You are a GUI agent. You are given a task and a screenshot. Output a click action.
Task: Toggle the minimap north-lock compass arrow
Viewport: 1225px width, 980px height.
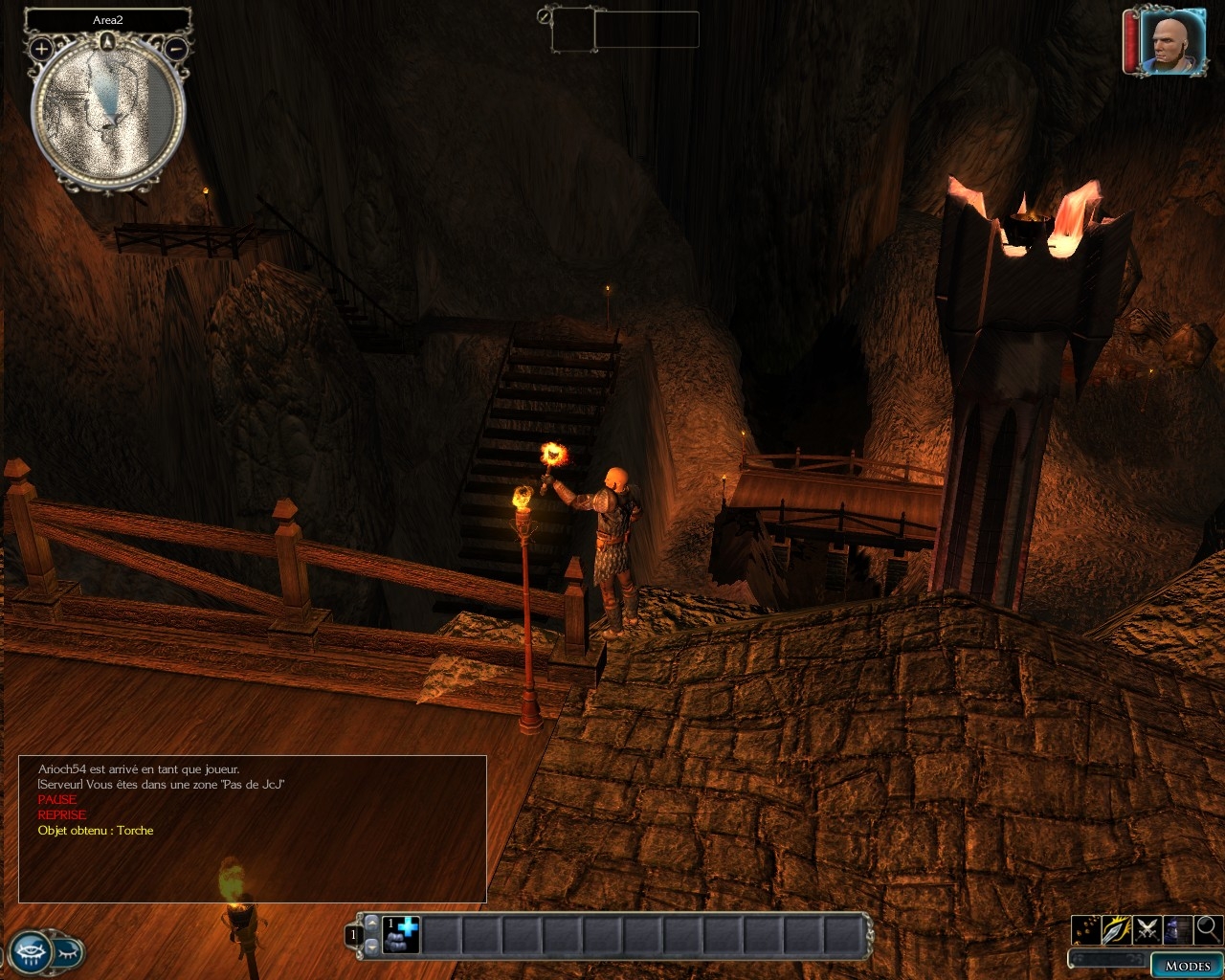click(x=108, y=41)
